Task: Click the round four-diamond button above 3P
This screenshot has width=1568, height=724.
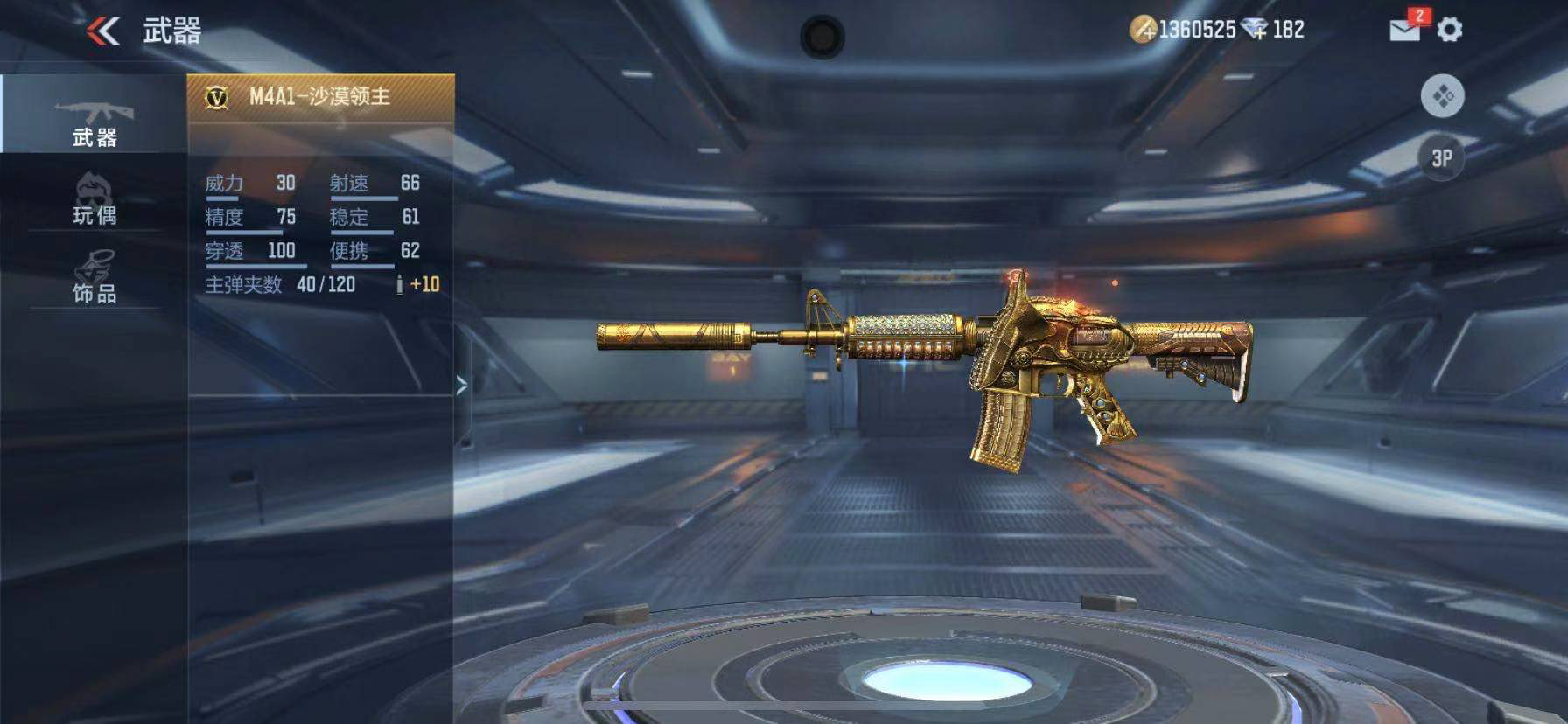Action: [x=1442, y=96]
